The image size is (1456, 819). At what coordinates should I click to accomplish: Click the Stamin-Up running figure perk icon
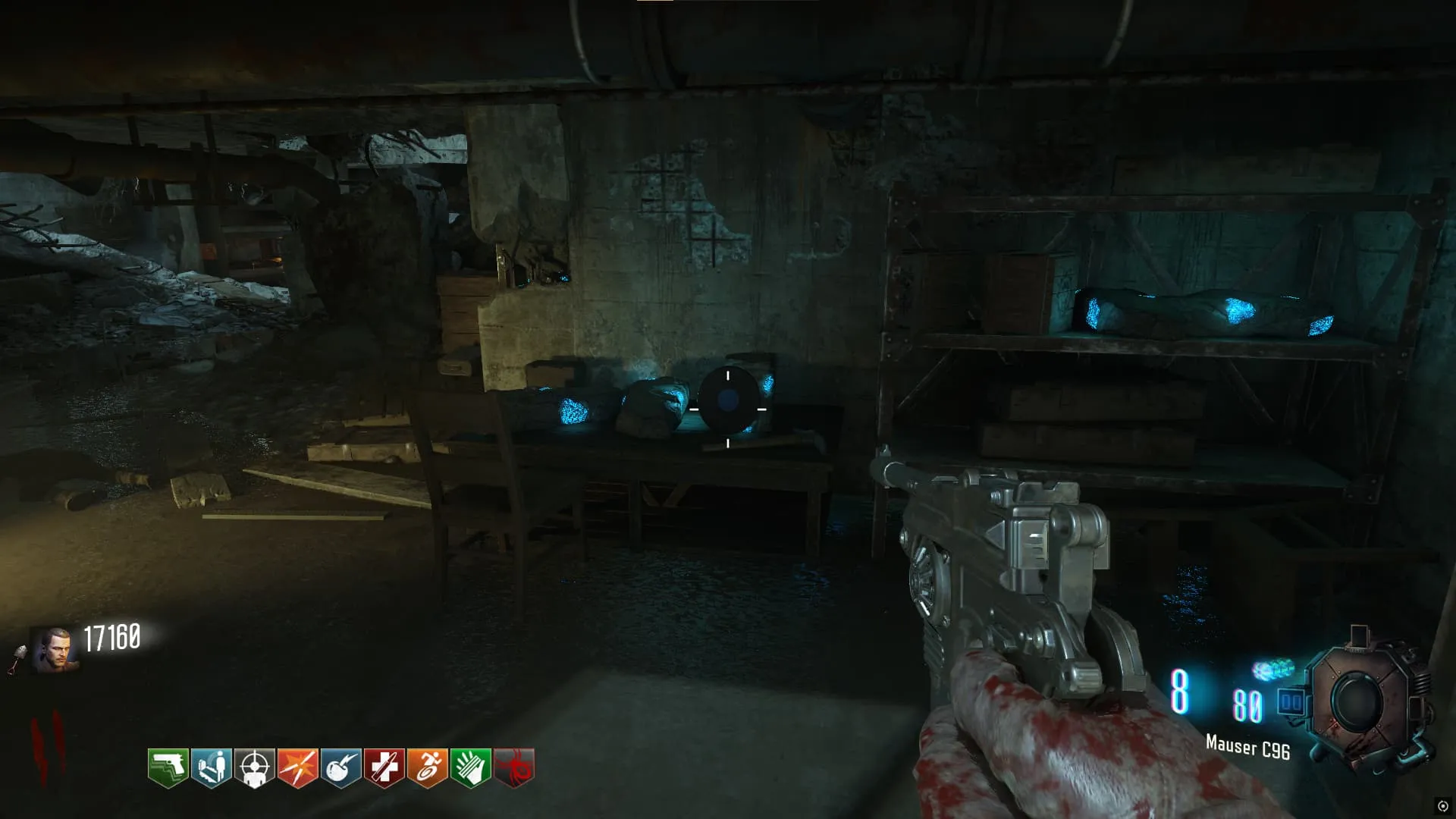(x=427, y=767)
